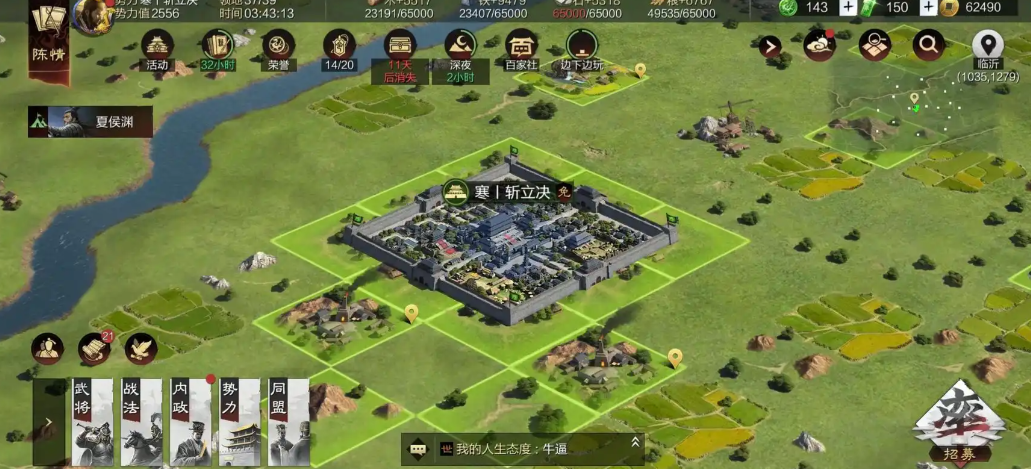This screenshot has height=469, width=1031.
Task: Expand the chat box with double-arrow
Action: (x=633, y=442)
